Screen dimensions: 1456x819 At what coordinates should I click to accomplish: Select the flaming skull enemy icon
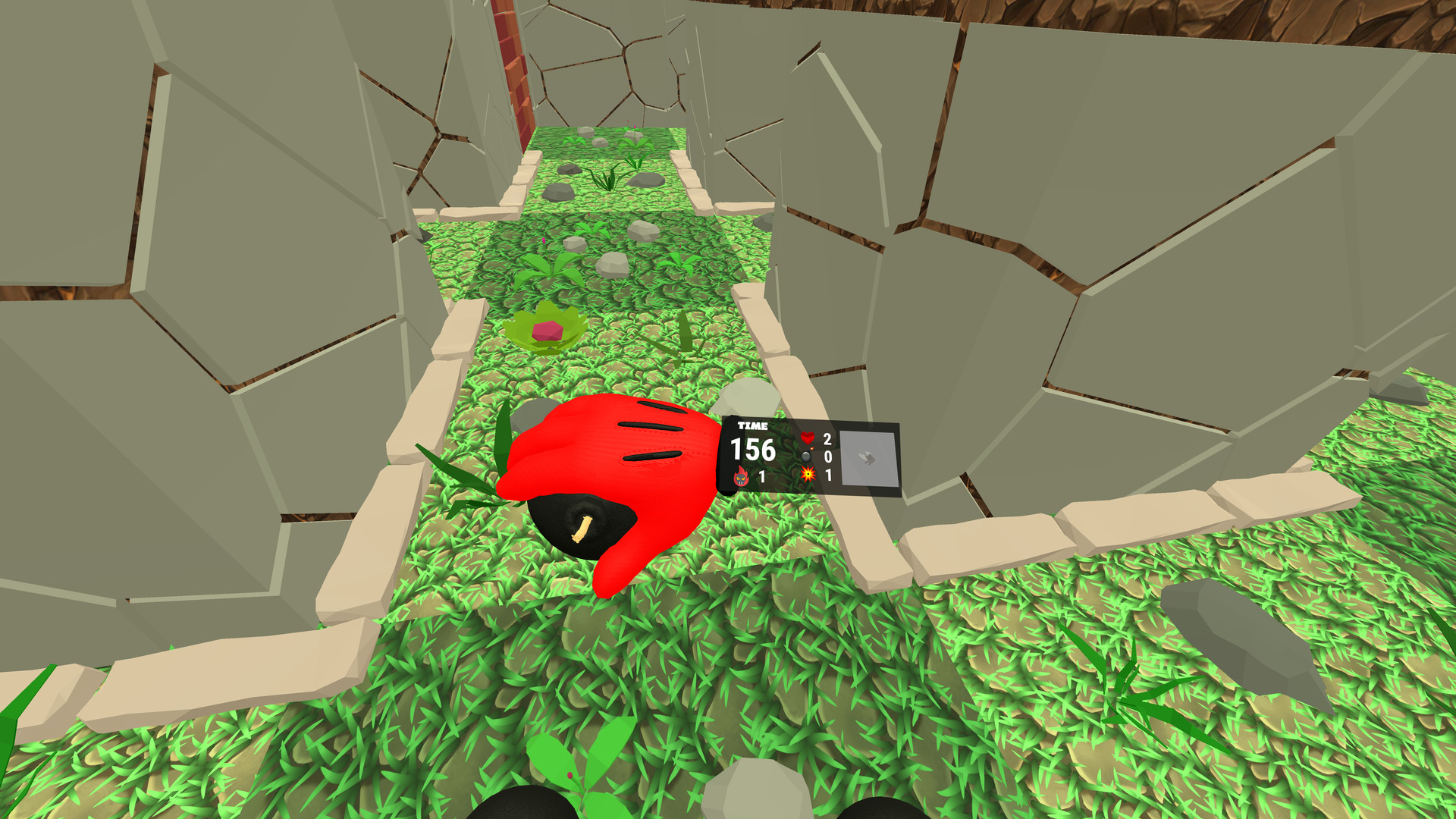point(741,475)
